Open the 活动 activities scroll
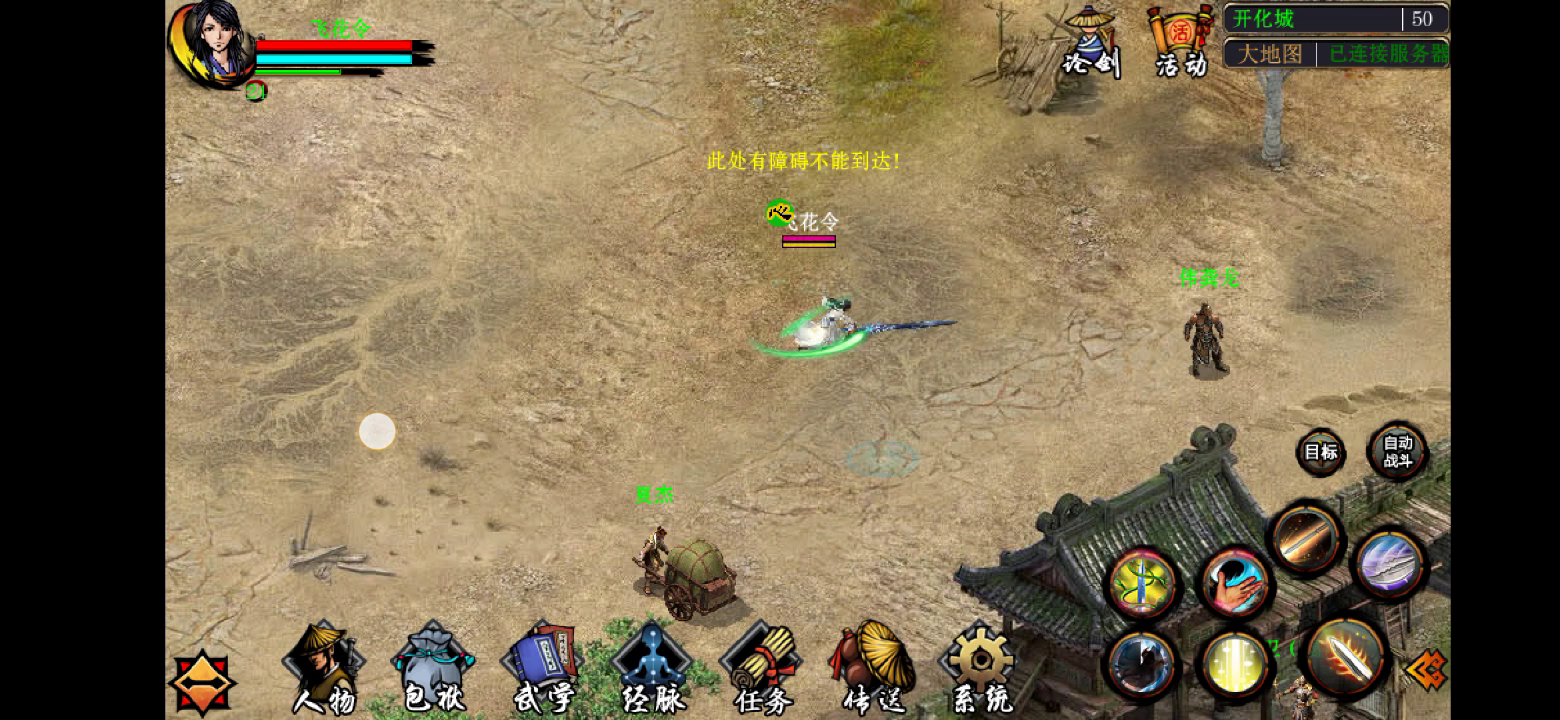1560x720 pixels. (x=1180, y=35)
